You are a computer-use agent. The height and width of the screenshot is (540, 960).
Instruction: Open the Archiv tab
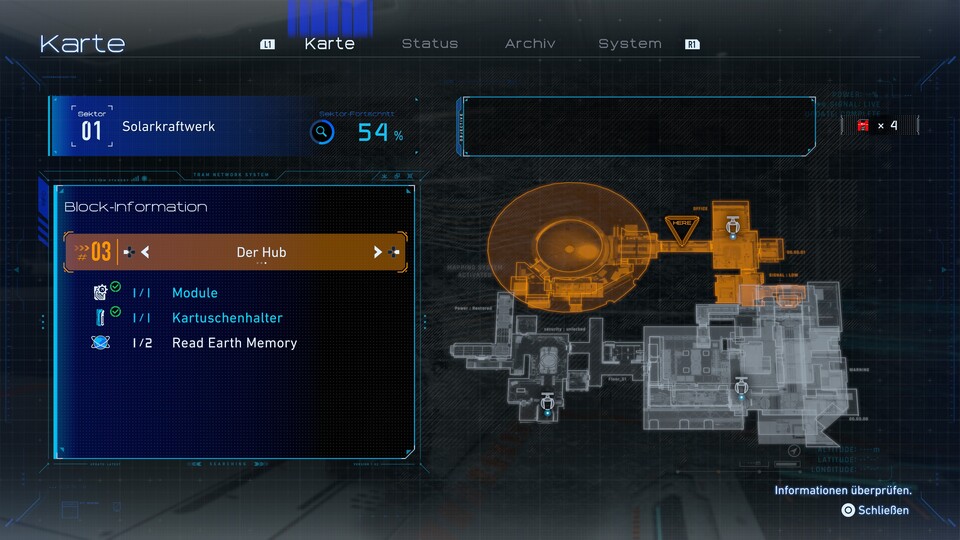530,44
